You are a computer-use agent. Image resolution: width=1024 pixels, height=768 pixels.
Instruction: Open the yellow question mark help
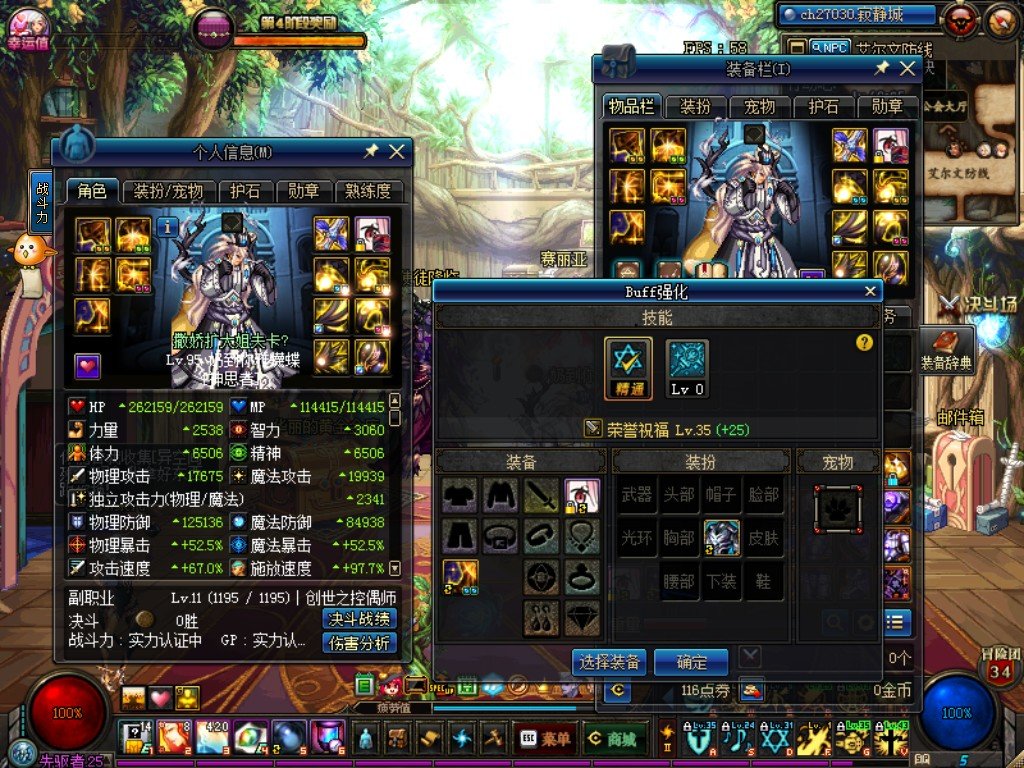tap(865, 343)
